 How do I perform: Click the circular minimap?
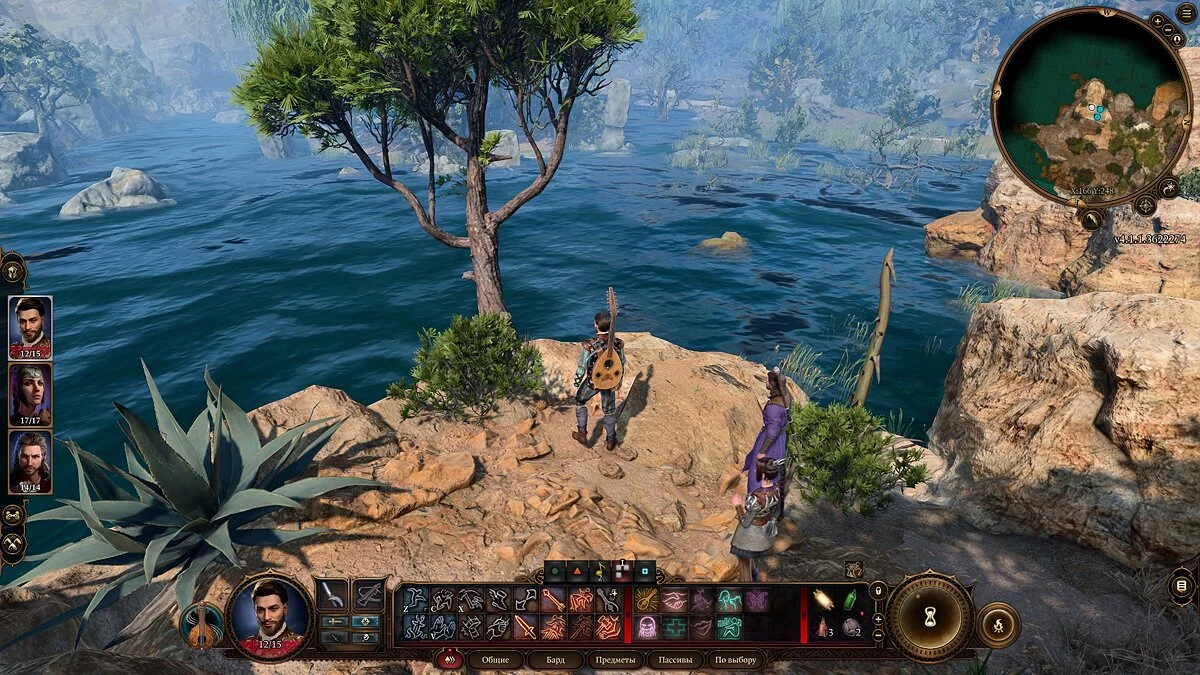coord(1090,107)
